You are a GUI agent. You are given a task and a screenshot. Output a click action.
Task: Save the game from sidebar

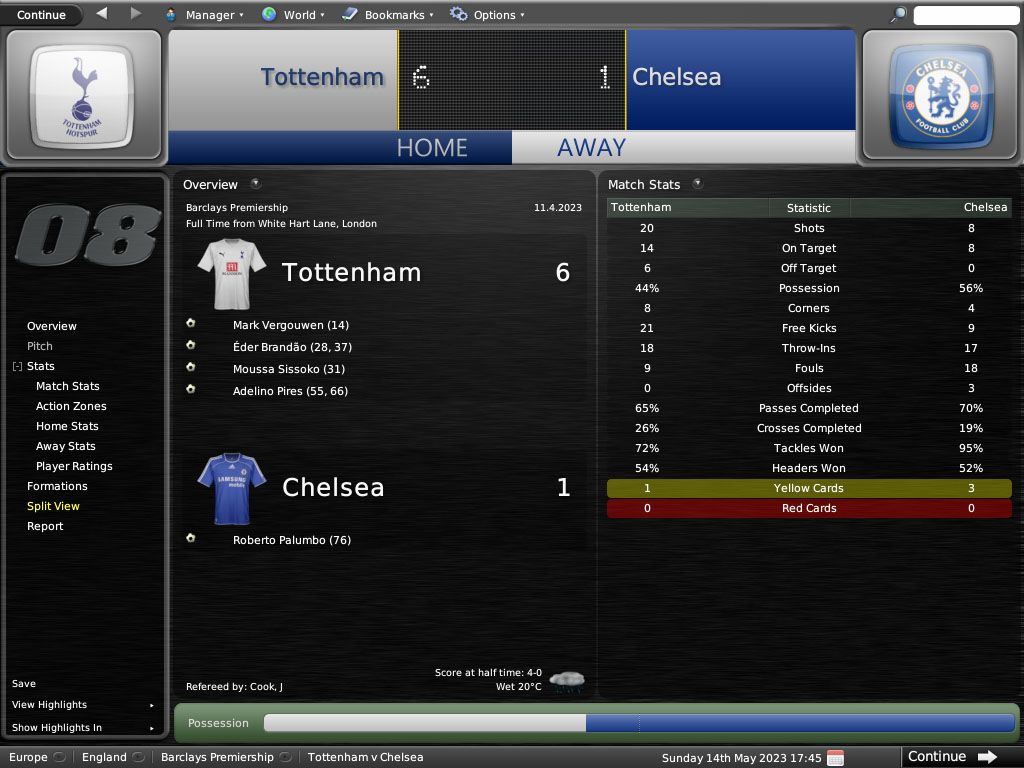(24, 684)
